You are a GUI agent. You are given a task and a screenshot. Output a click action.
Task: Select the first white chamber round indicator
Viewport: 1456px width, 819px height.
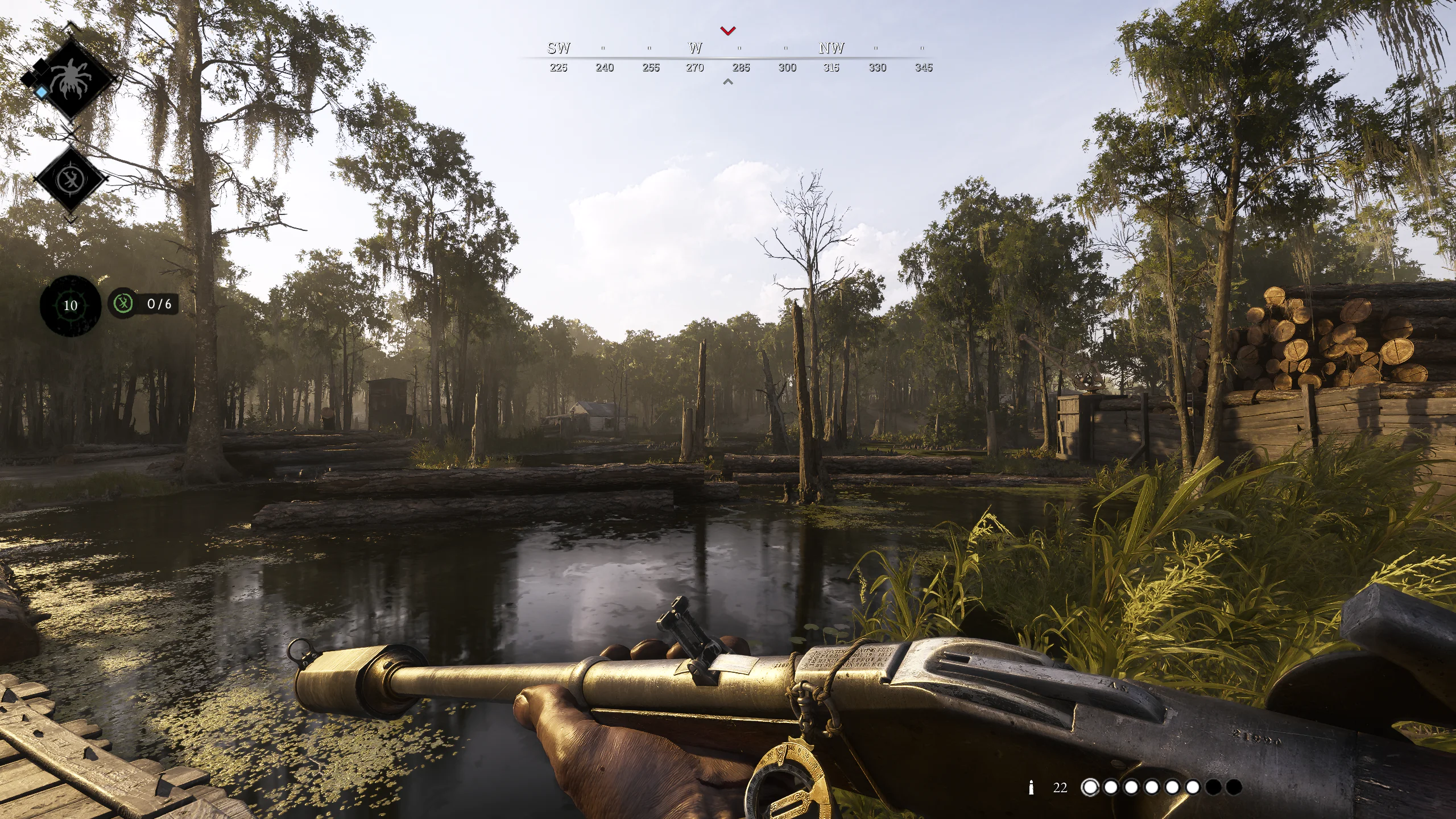pos(1091,788)
